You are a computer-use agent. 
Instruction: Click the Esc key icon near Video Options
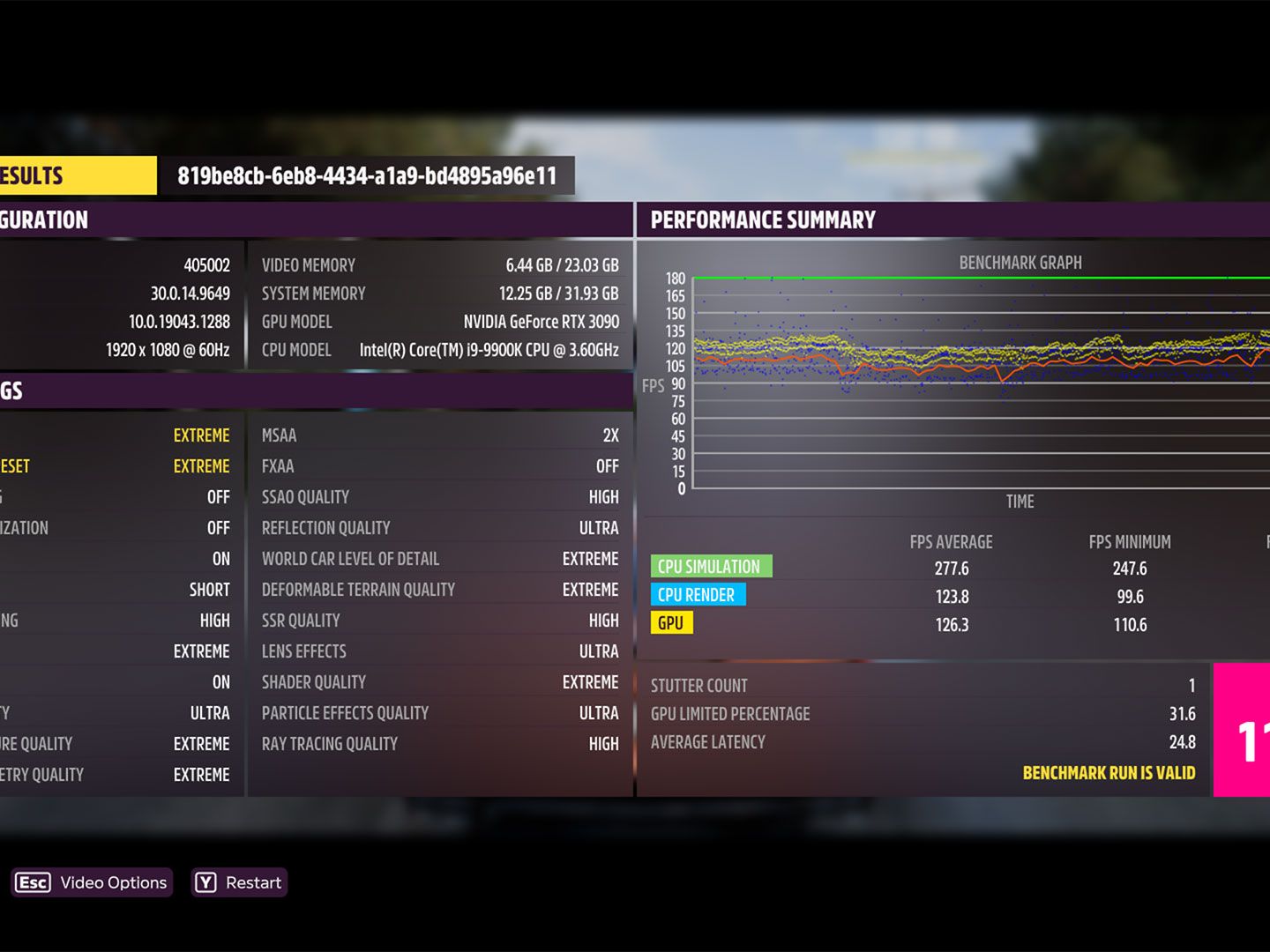point(33,882)
